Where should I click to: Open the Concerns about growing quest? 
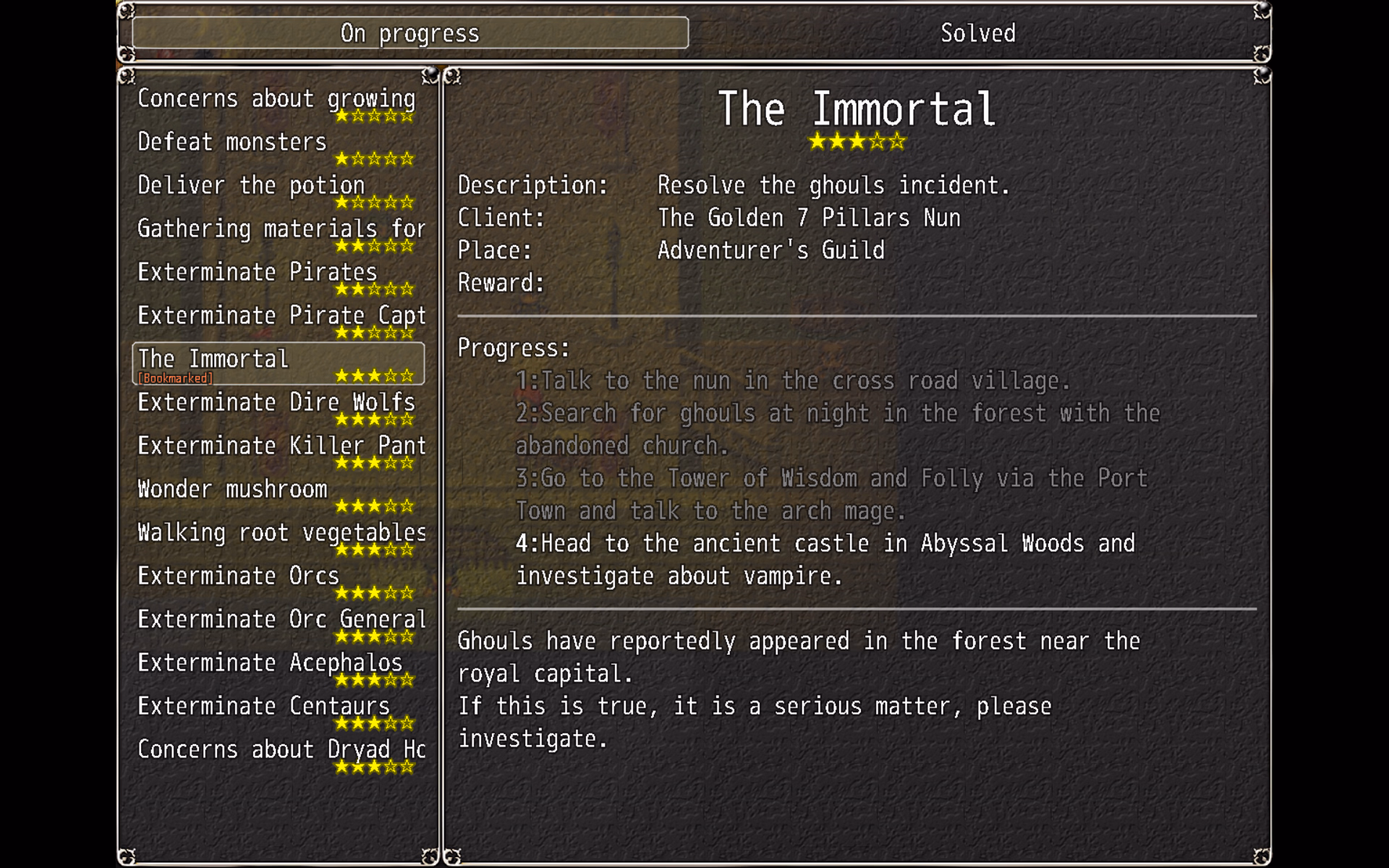point(277,103)
